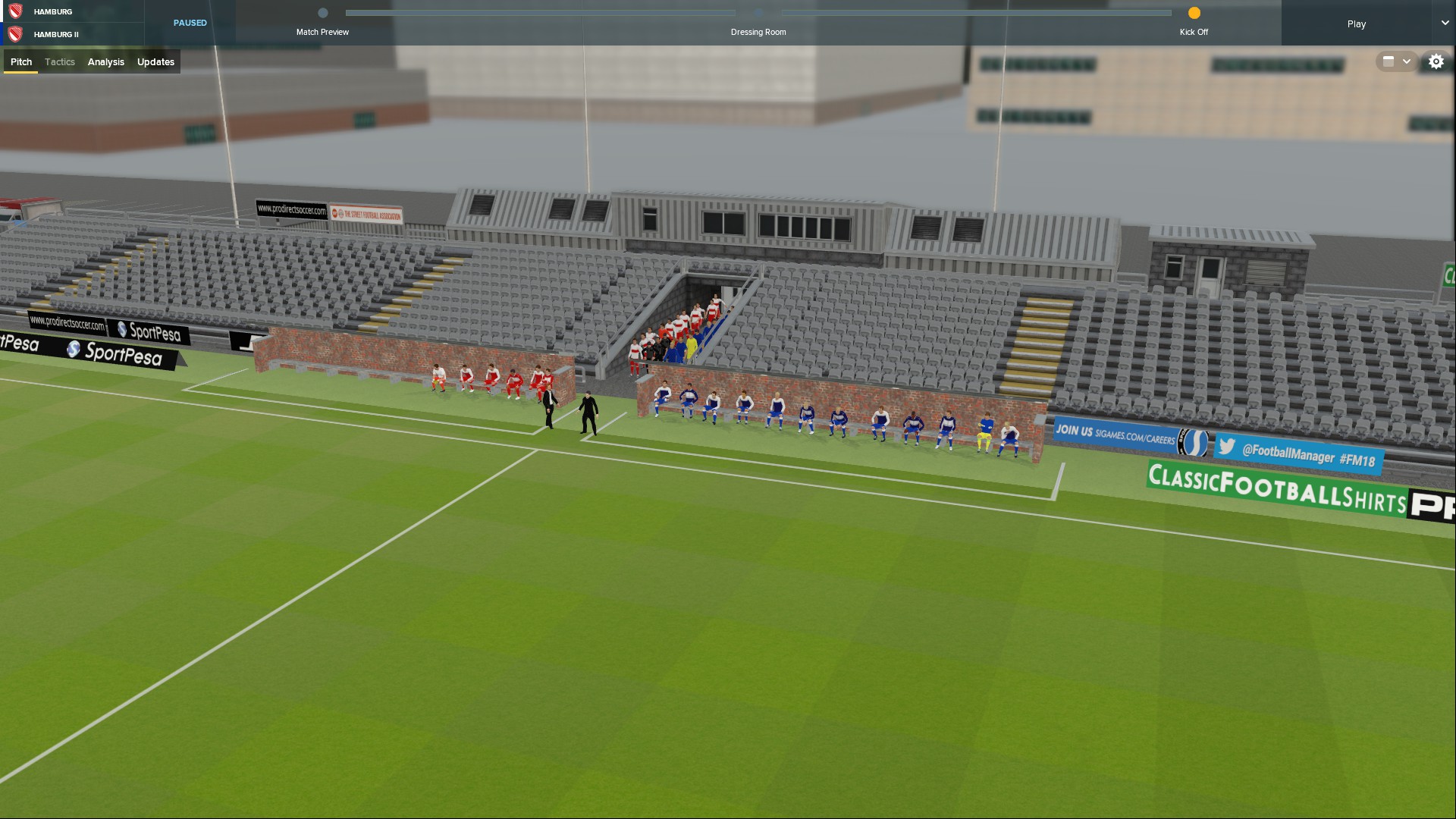The width and height of the screenshot is (1456, 819).
Task: Expand the dropdown arrow beside Play
Action: click(1445, 23)
